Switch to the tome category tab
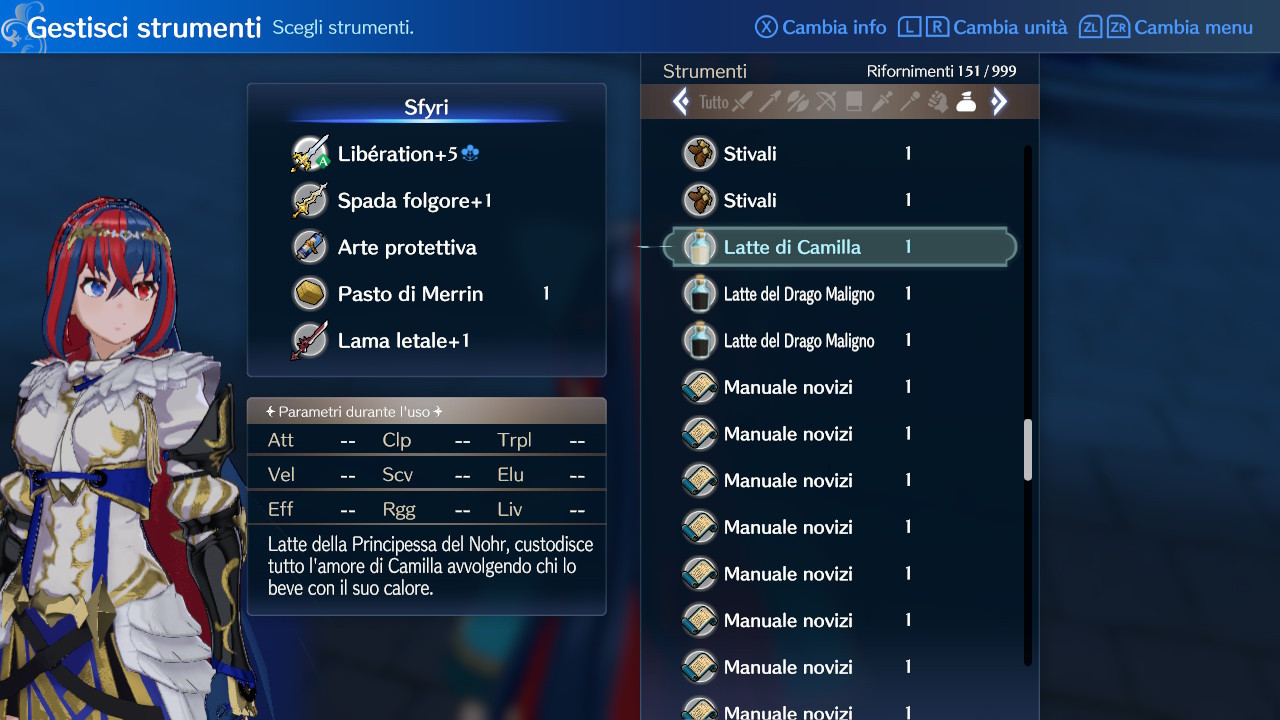Viewport: 1280px width, 720px height. coord(854,102)
